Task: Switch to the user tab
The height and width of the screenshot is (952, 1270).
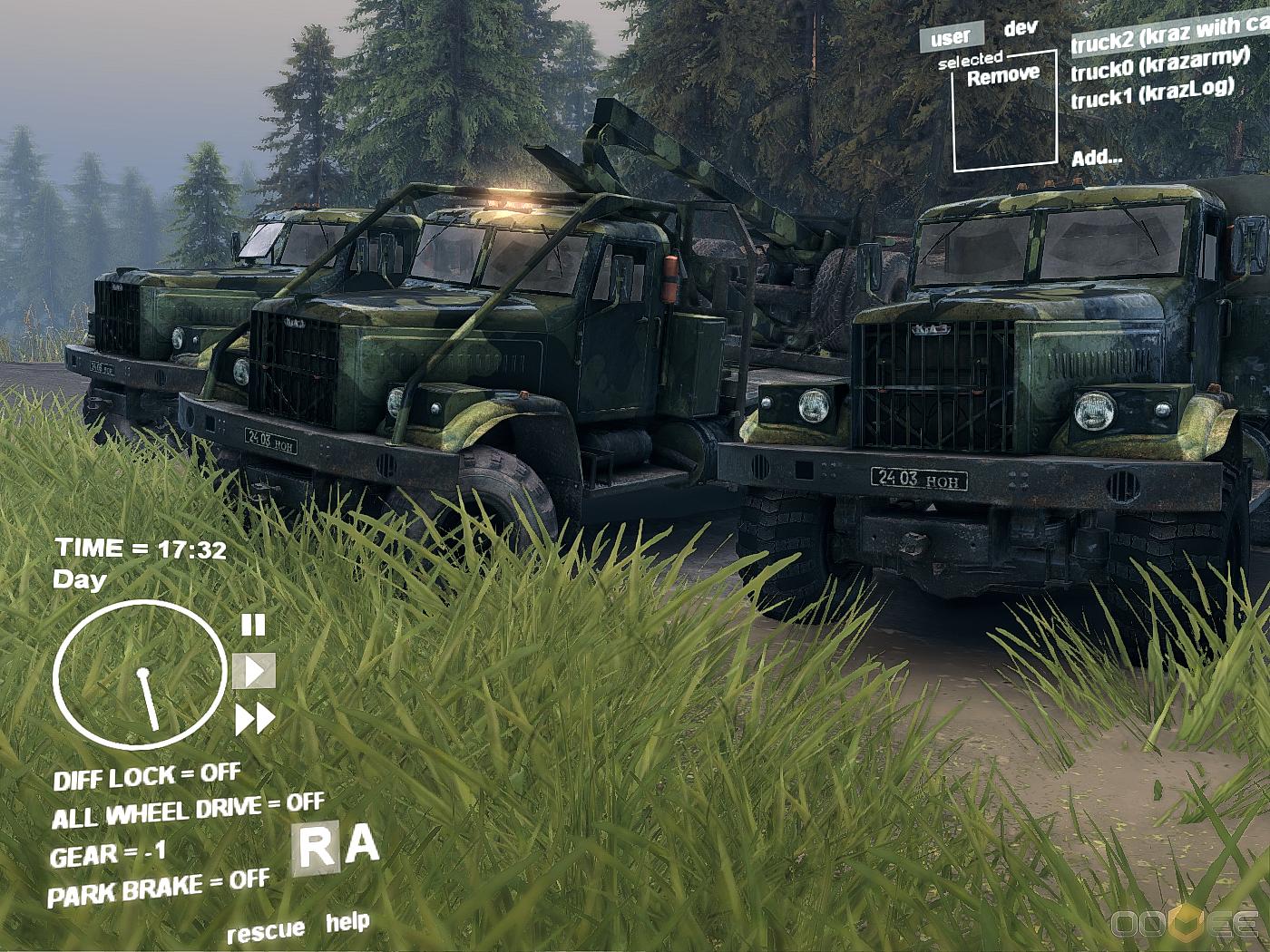Action: point(951,37)
